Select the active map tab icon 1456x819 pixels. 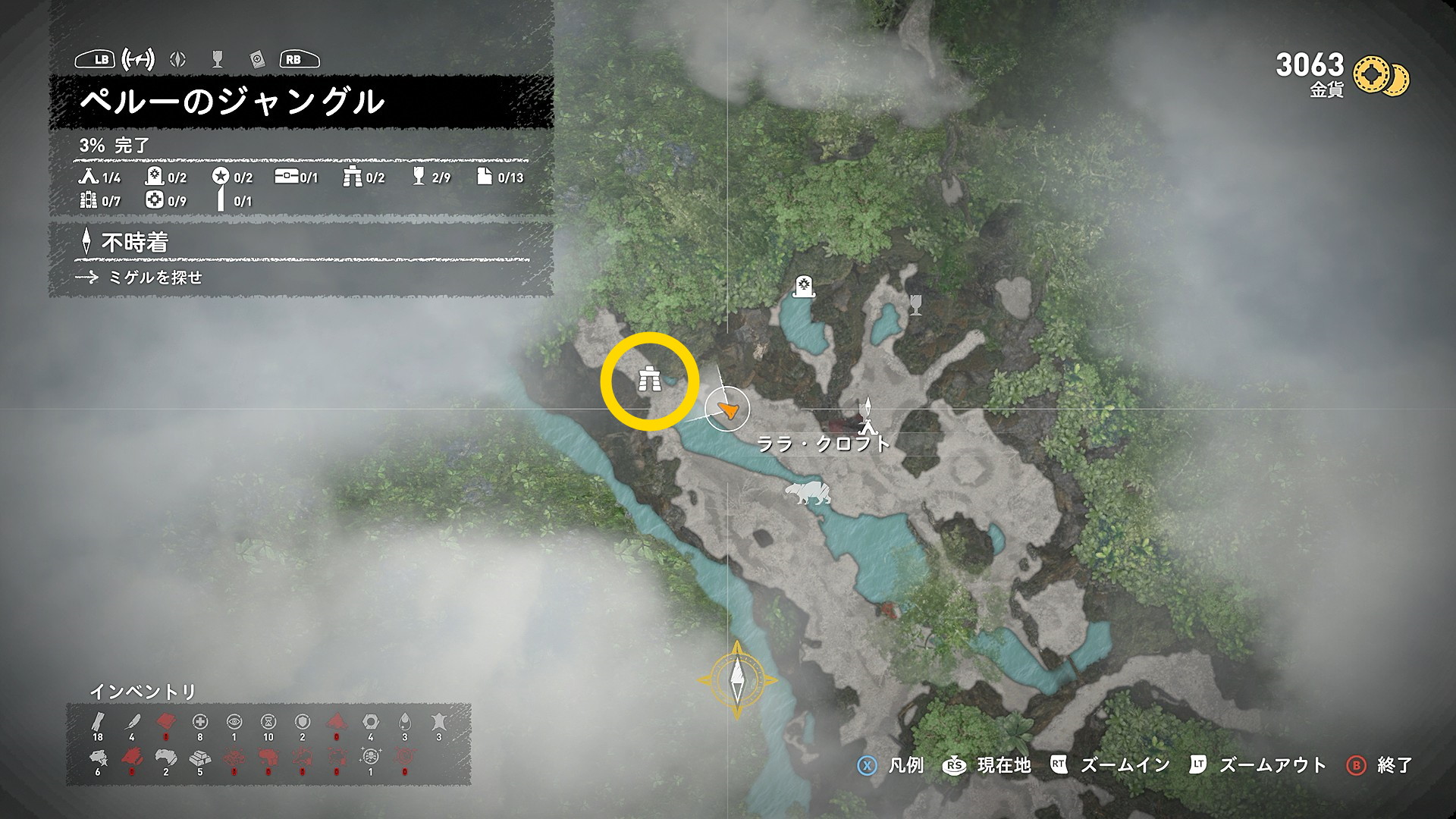[x=138, y=59]
